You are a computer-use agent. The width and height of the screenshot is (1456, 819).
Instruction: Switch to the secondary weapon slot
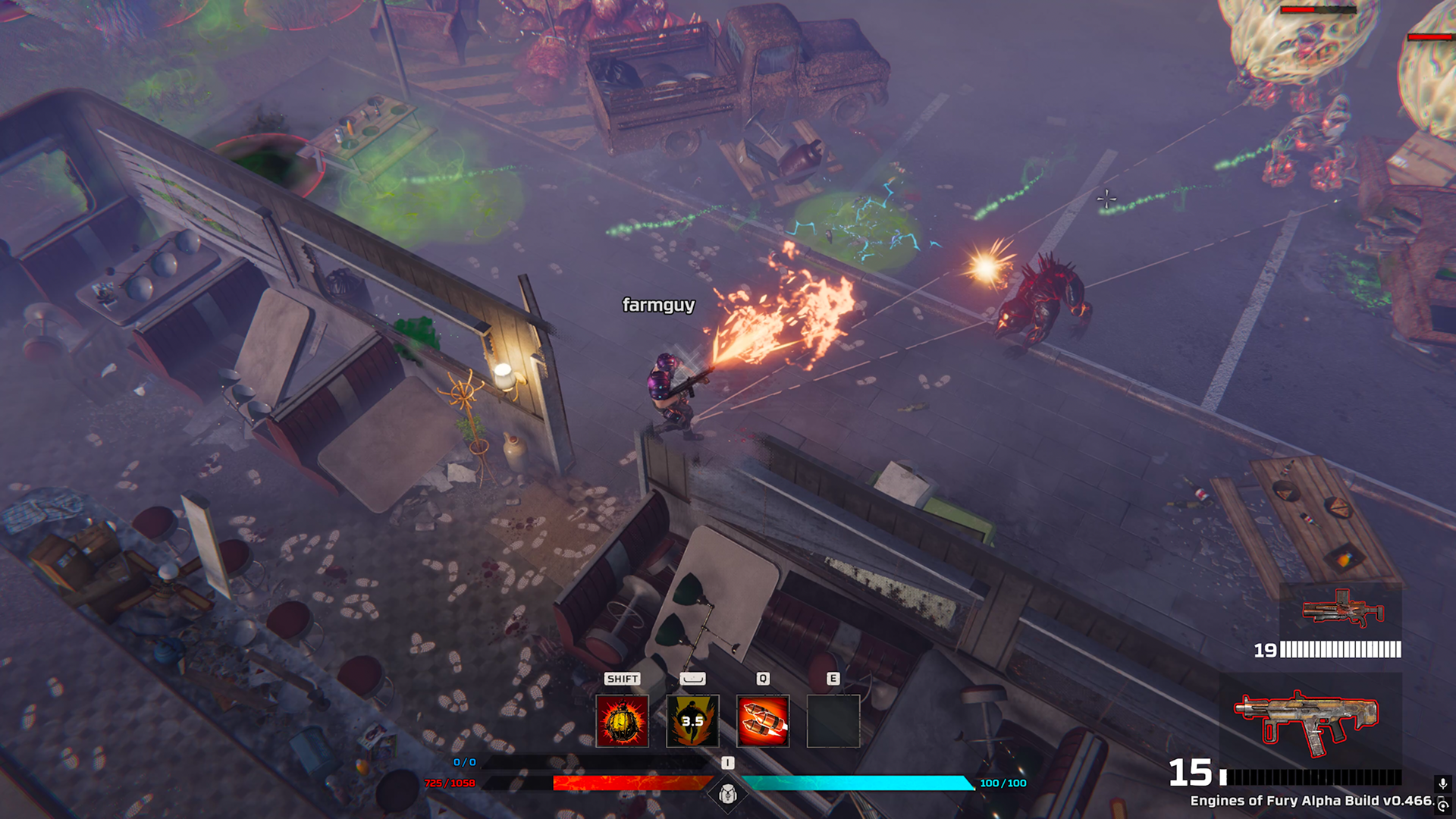point(1342,610)
